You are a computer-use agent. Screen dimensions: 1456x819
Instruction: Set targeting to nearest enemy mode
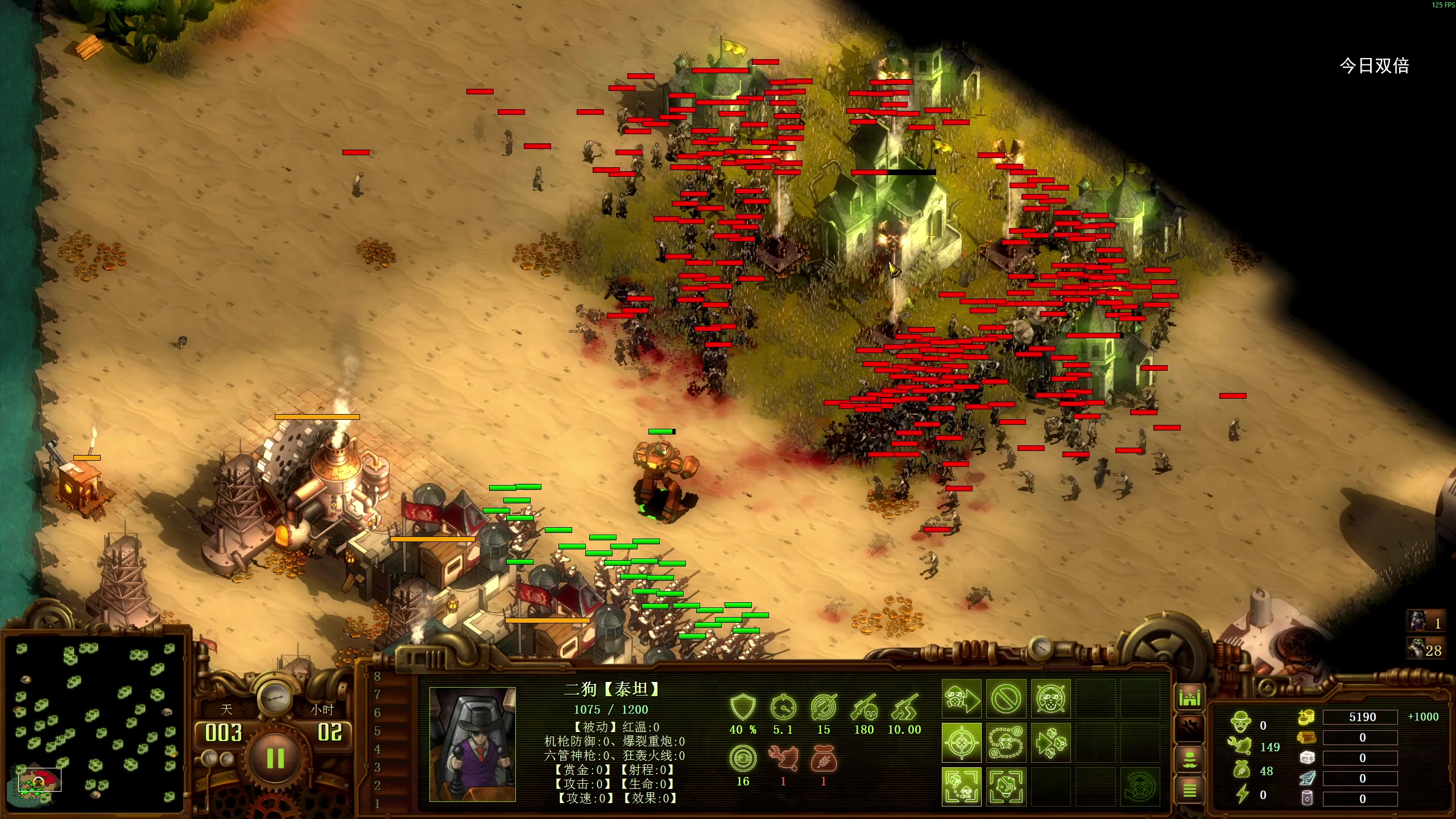(x=961, y=787)
